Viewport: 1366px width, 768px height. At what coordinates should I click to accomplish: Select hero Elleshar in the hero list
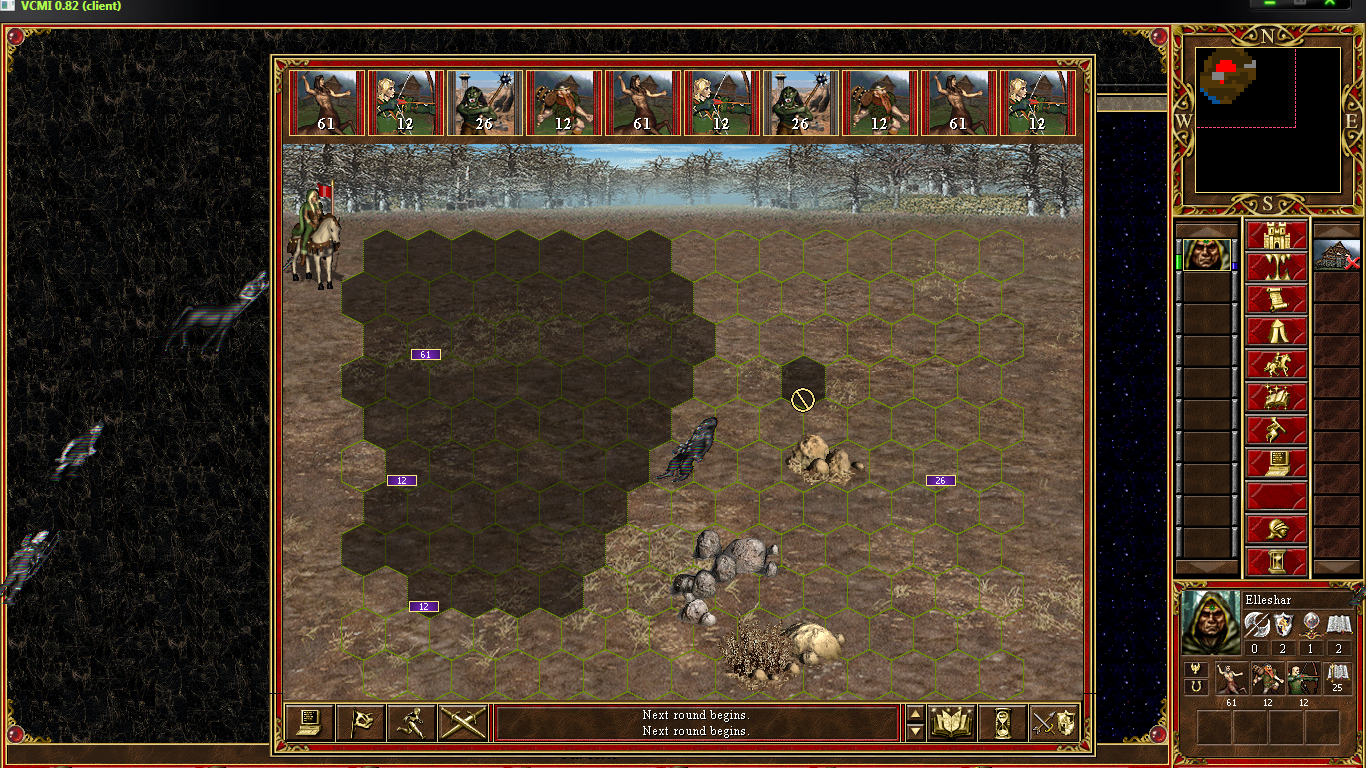[1206, 255]
